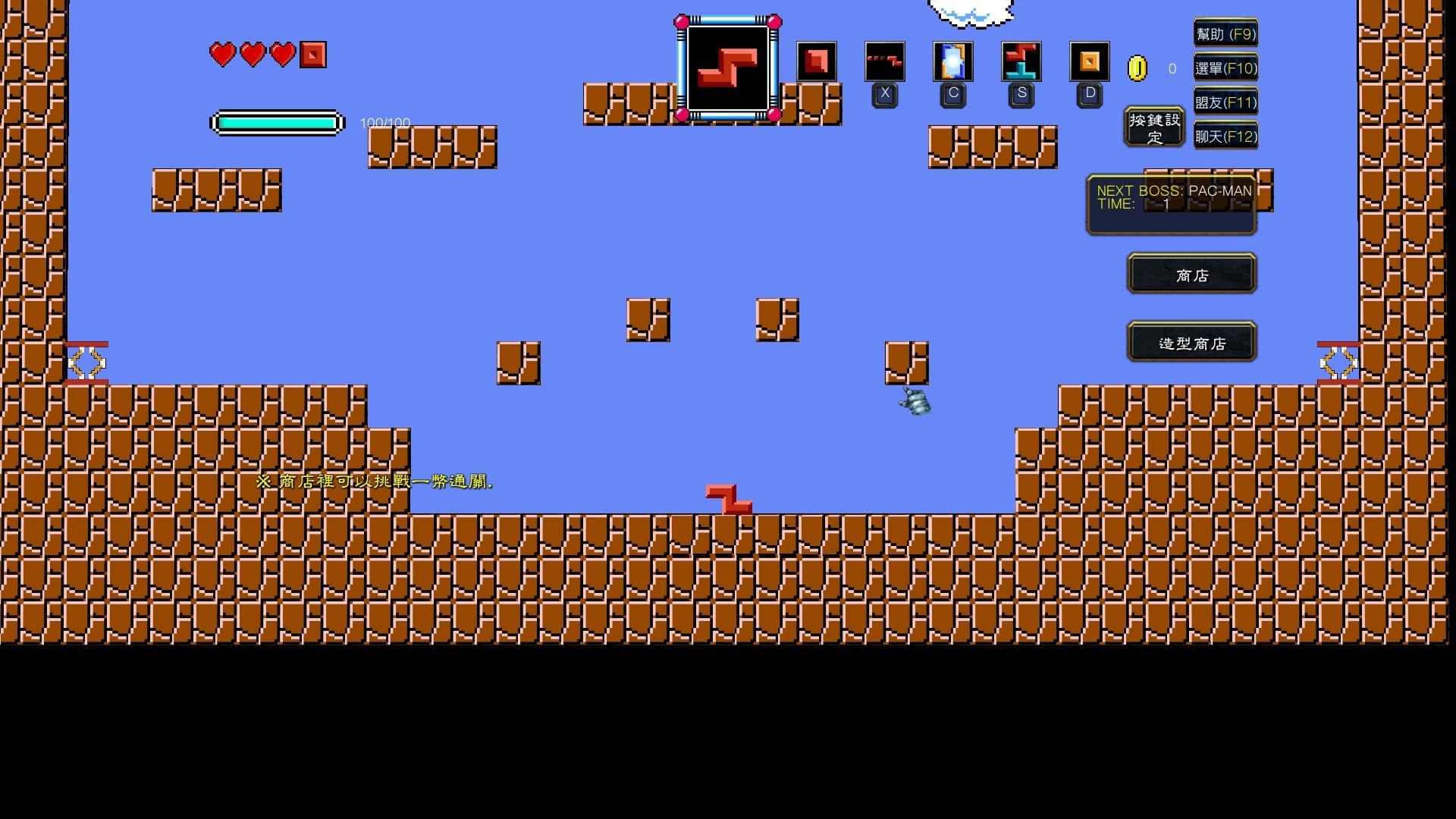The height and width of the screenshot is (819, 1456).
Task: Click the red square icon after the hearts
Action: (x=312, y=55)
